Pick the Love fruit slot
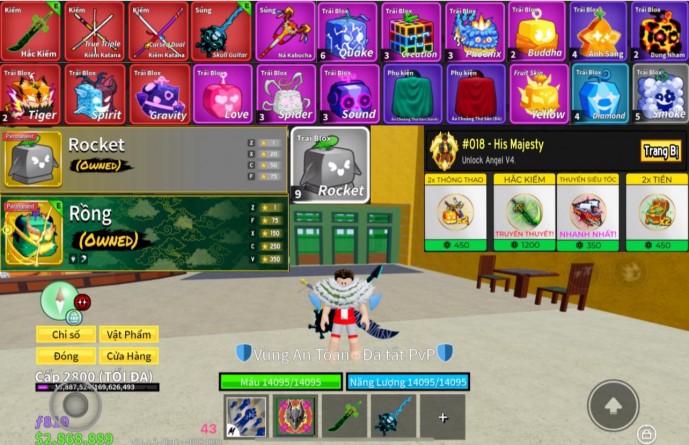The image size is (689, 445). pos(222,93)
